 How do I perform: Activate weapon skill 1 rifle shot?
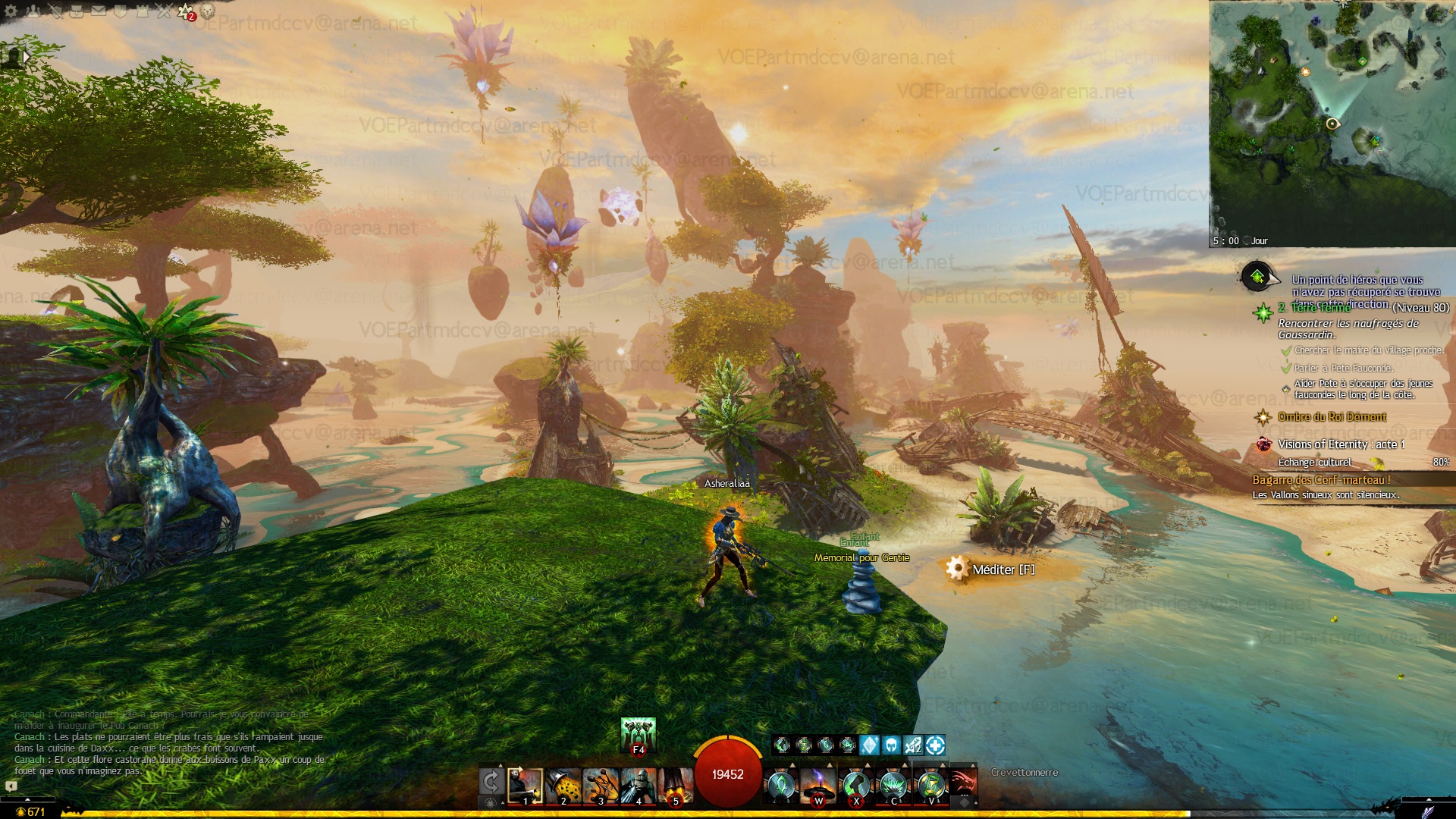coord(525,786)
